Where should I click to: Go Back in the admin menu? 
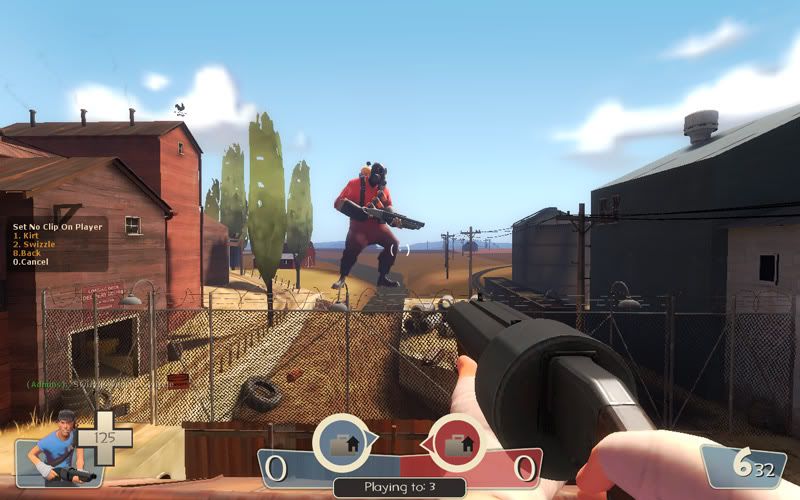point(25,253)
